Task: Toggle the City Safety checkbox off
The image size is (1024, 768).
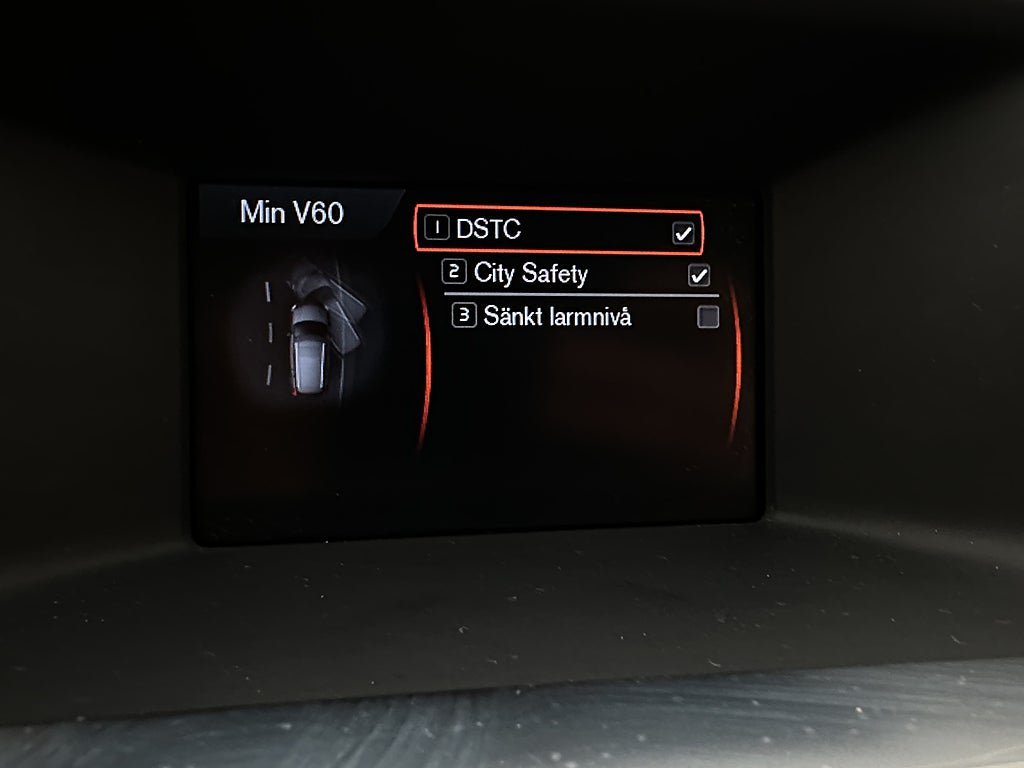Action: [x=699, y=275]
